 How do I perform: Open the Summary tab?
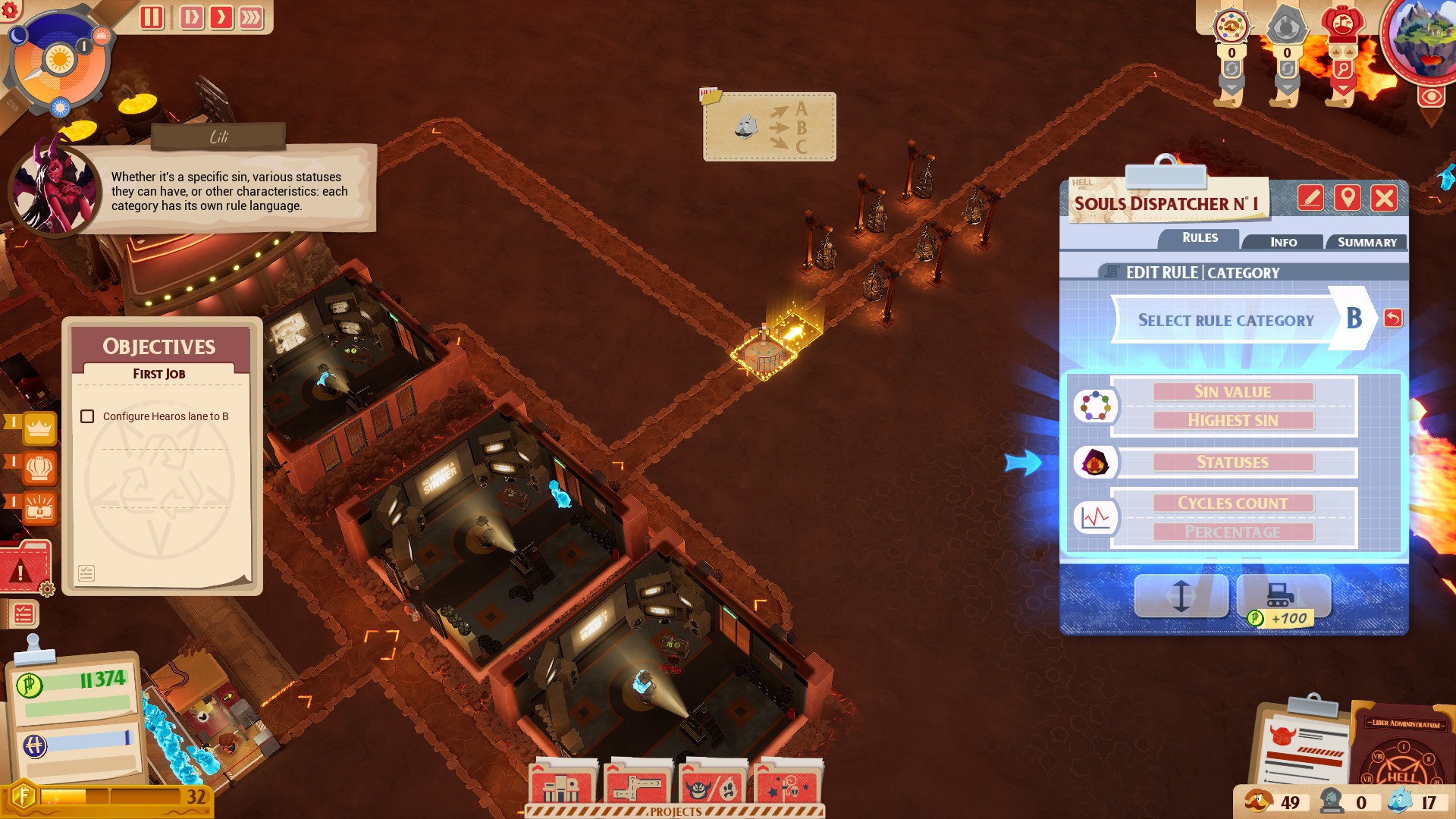point(1367,242)
